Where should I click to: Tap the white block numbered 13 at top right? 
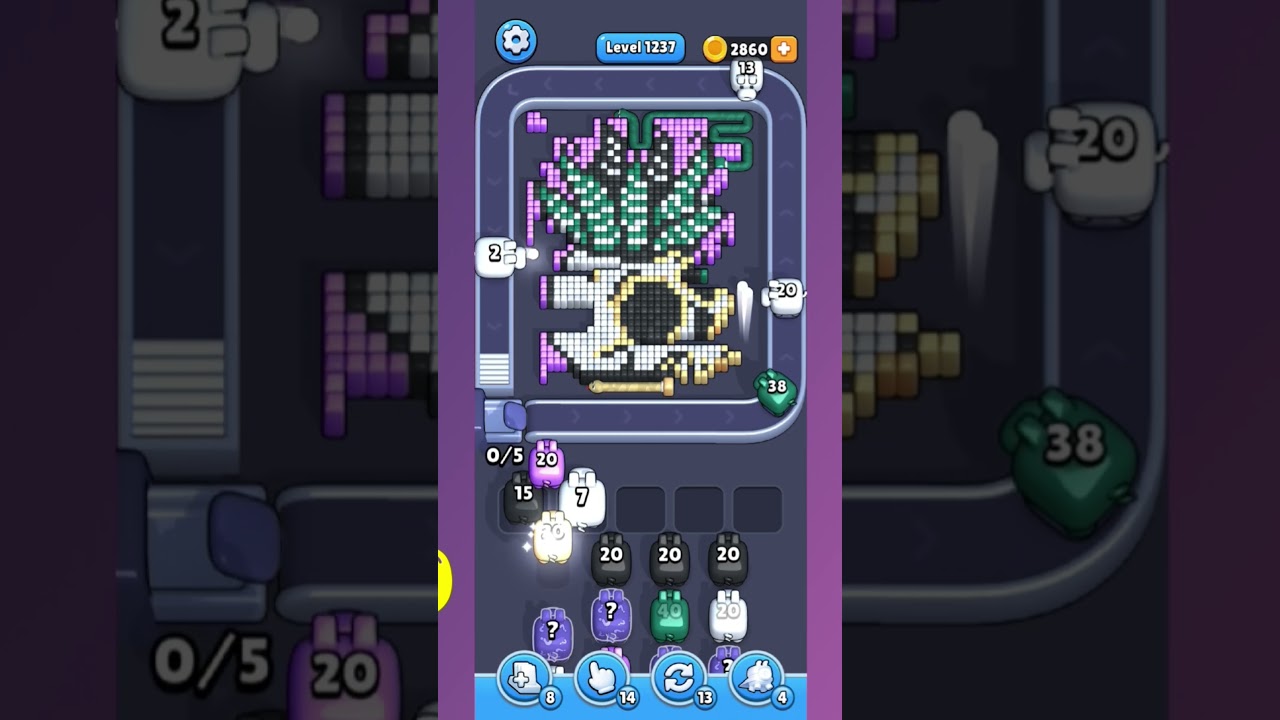745,77
